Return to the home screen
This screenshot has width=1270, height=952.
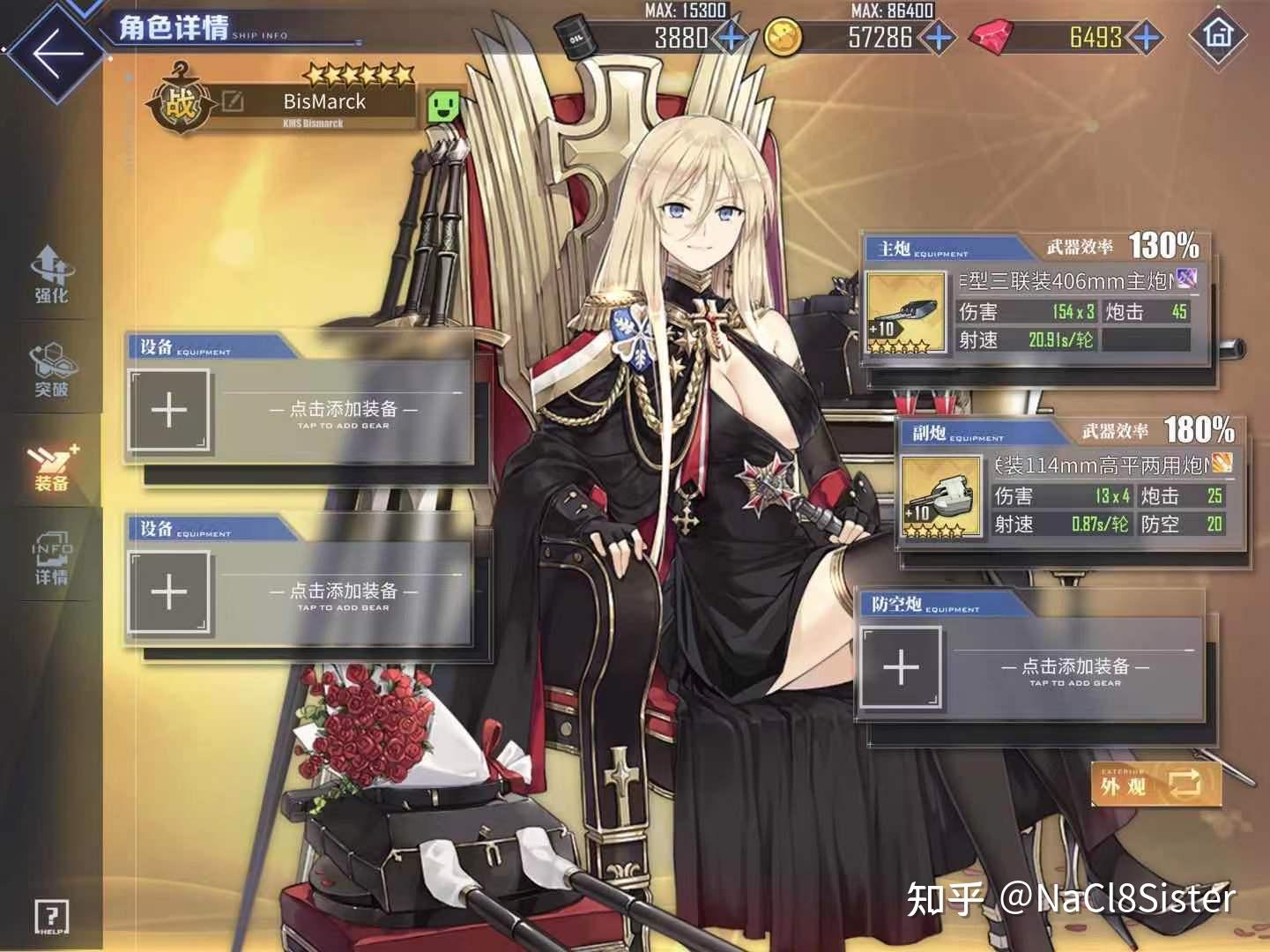pos(1218,35)
